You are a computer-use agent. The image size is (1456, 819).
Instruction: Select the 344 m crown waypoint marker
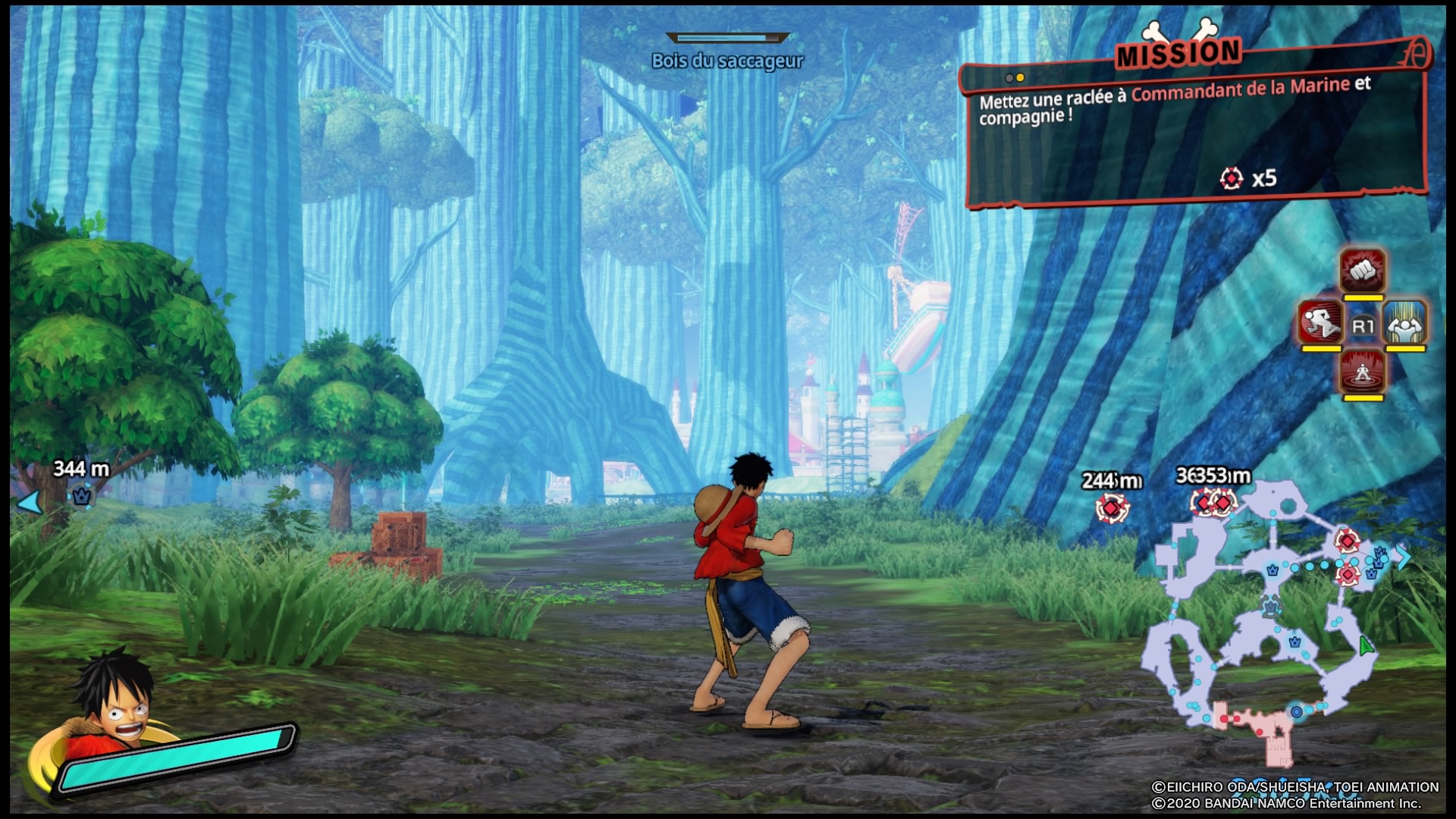81,497
